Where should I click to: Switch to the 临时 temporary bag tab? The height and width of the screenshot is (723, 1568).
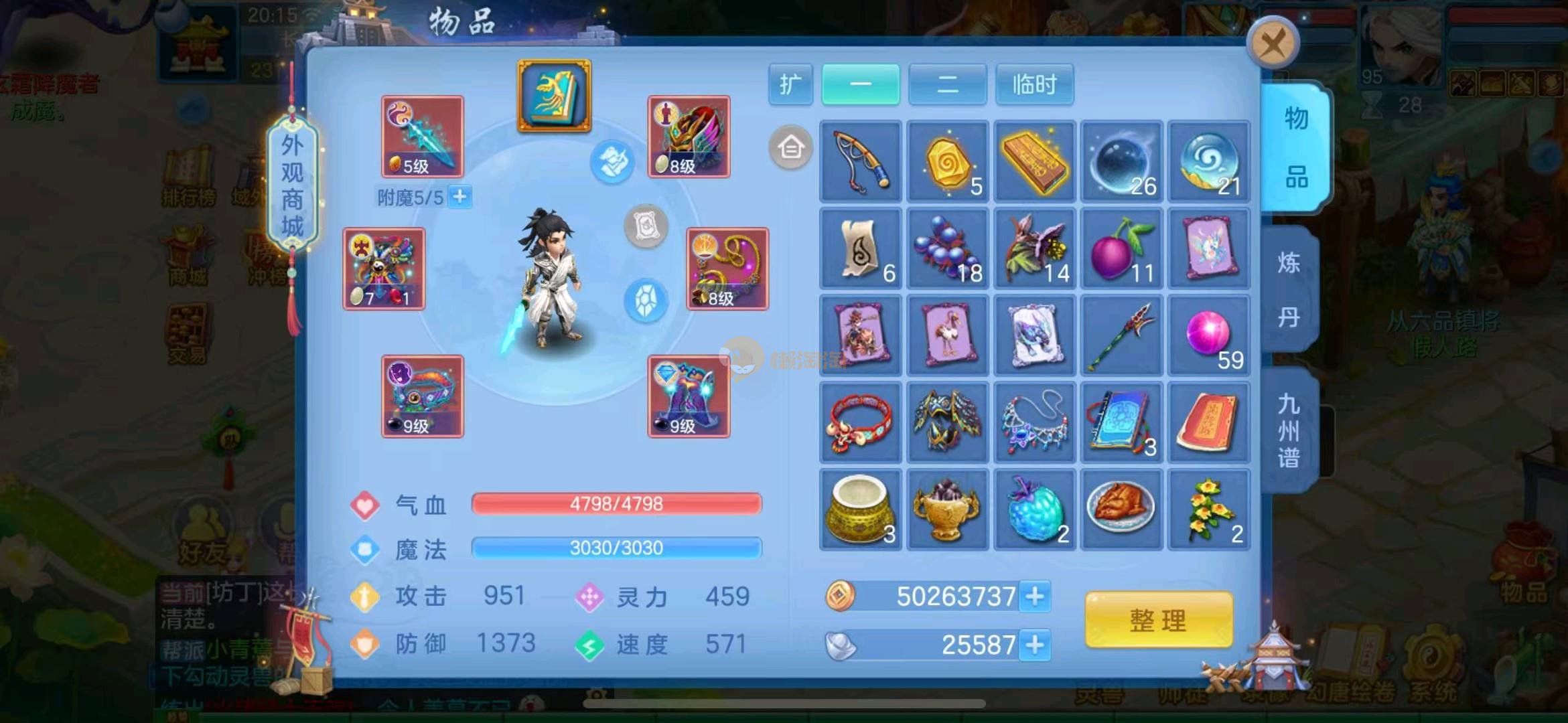pyautogui.click(x=1034, y=85)
